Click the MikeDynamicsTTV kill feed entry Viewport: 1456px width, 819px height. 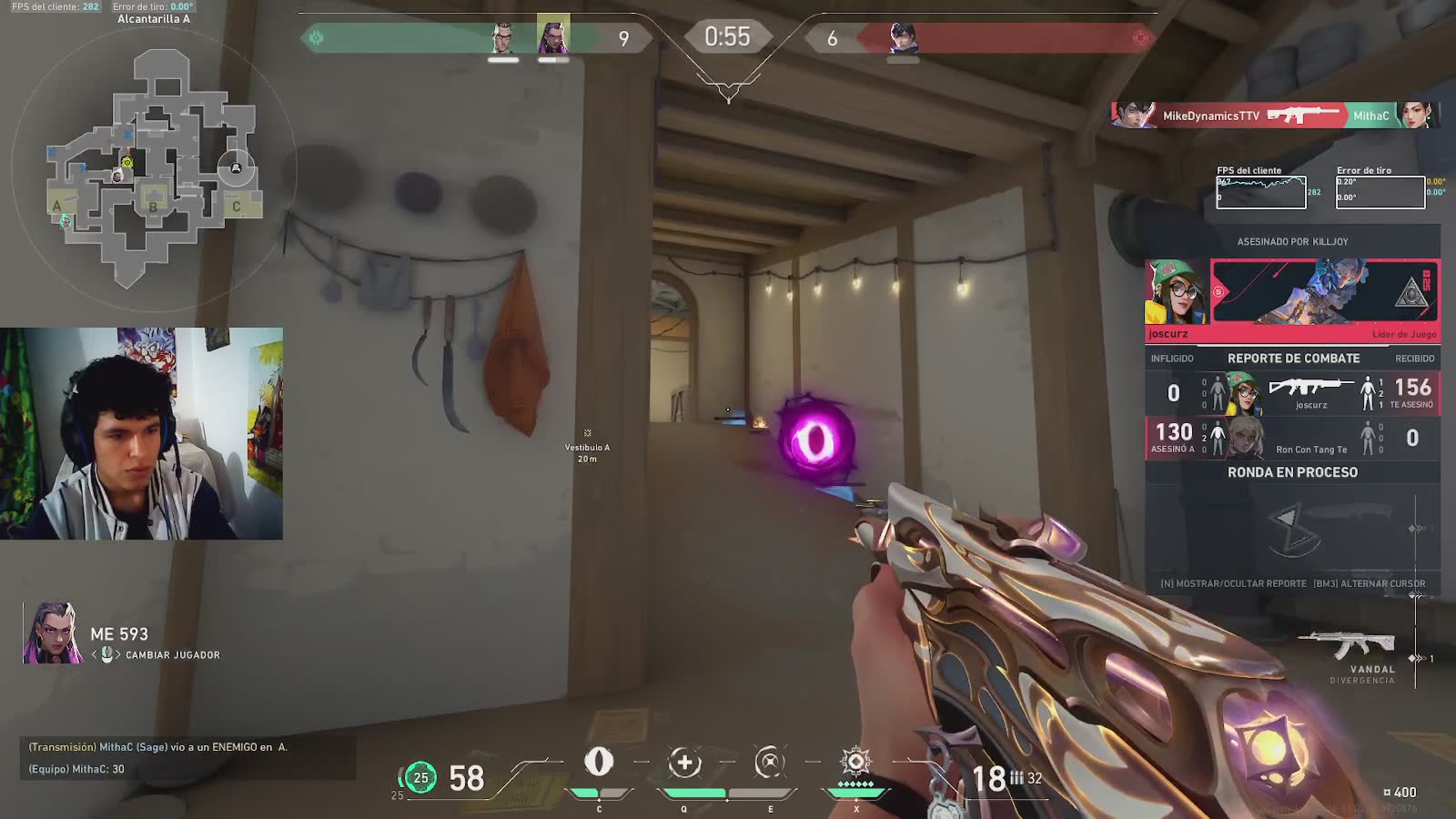tap(1274, 116)
